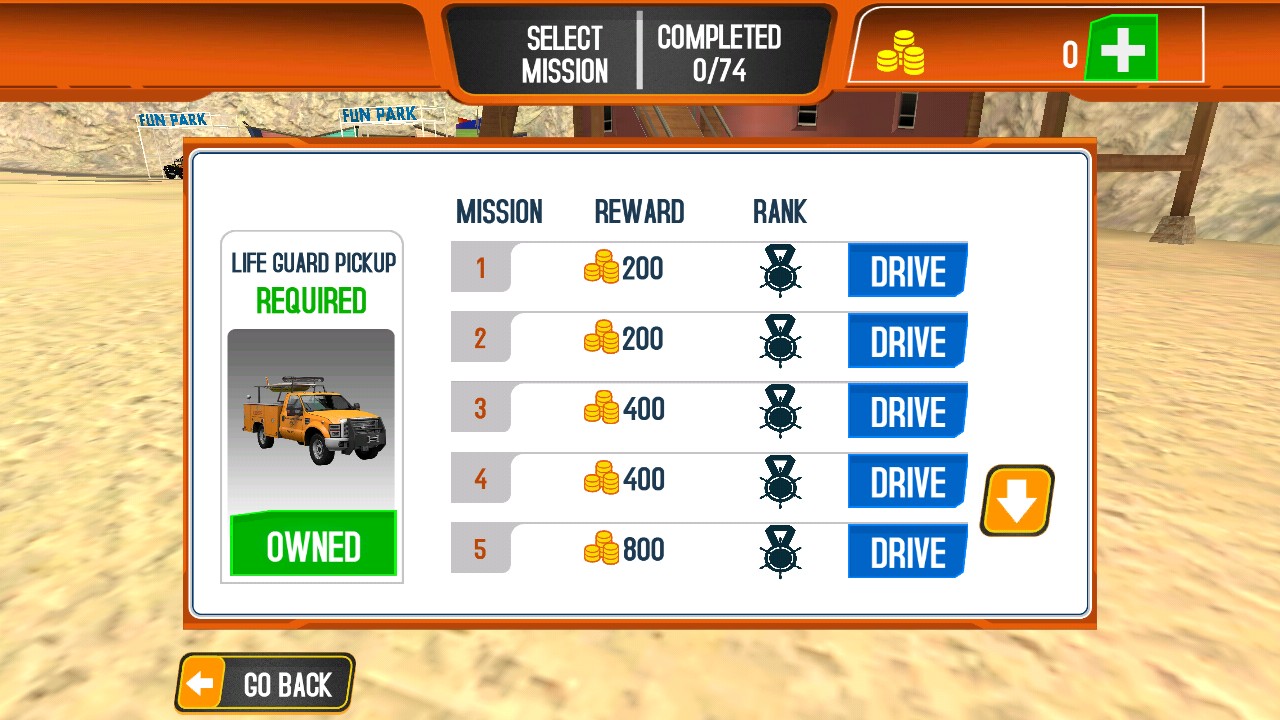Click the green OWNED button

[x=313, y=545]
